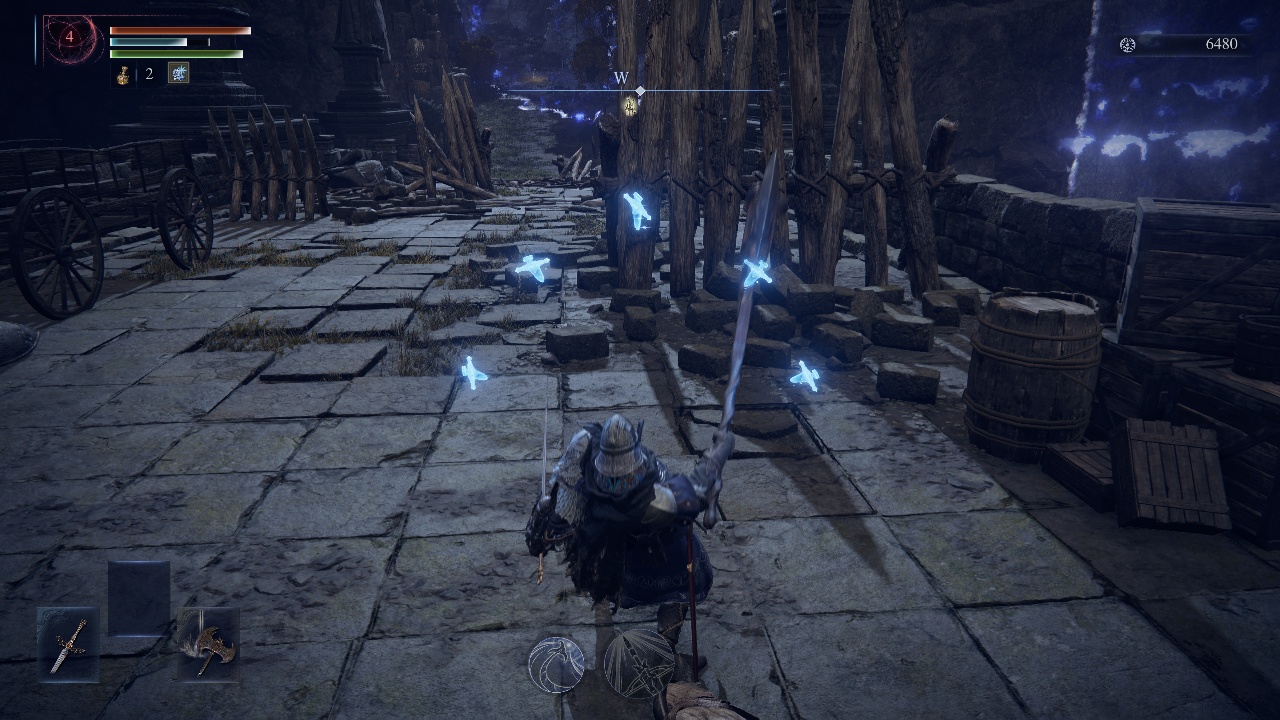Click the blue frost buff icon

click(x=178, y=73)
